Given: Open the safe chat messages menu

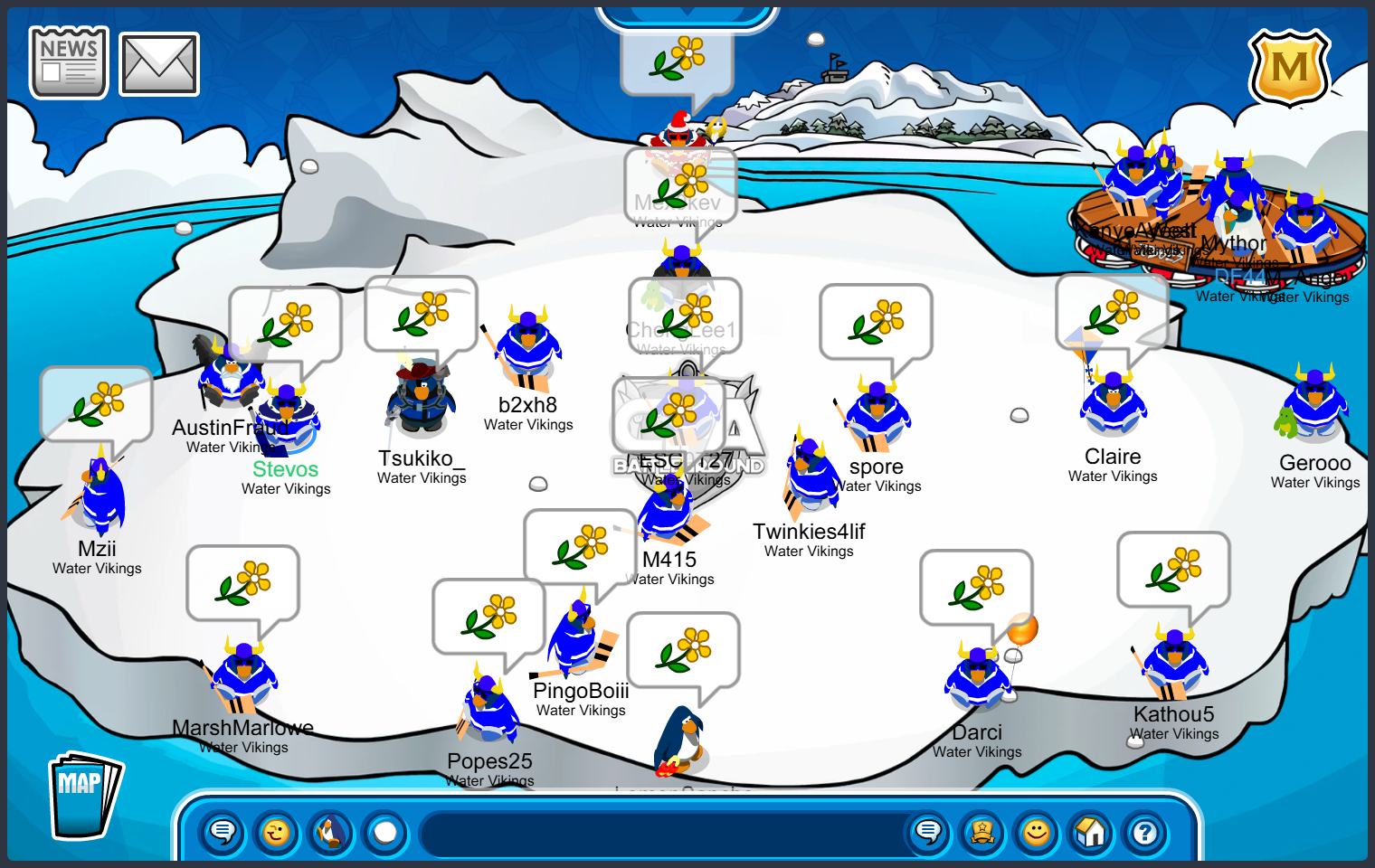Looking at the screenshot, I should pos(223,832).
